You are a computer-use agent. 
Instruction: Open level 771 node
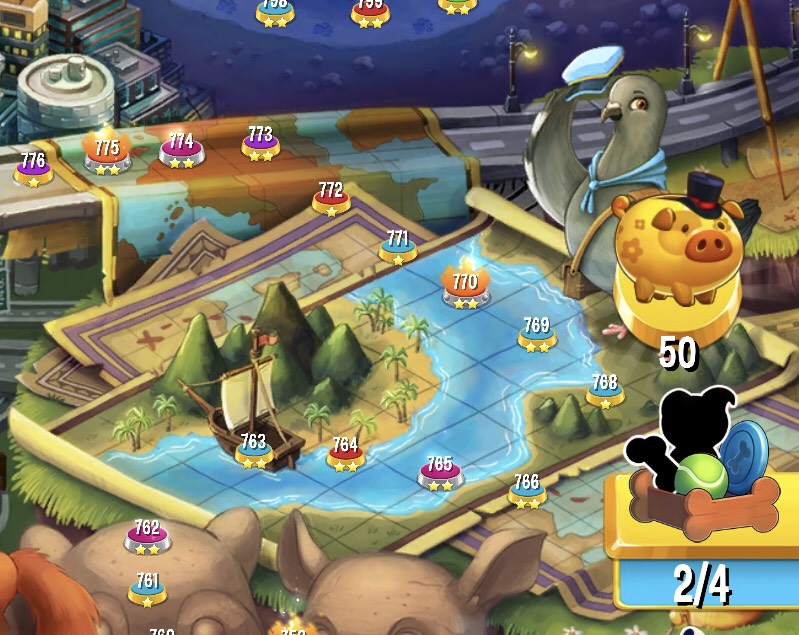398,247
